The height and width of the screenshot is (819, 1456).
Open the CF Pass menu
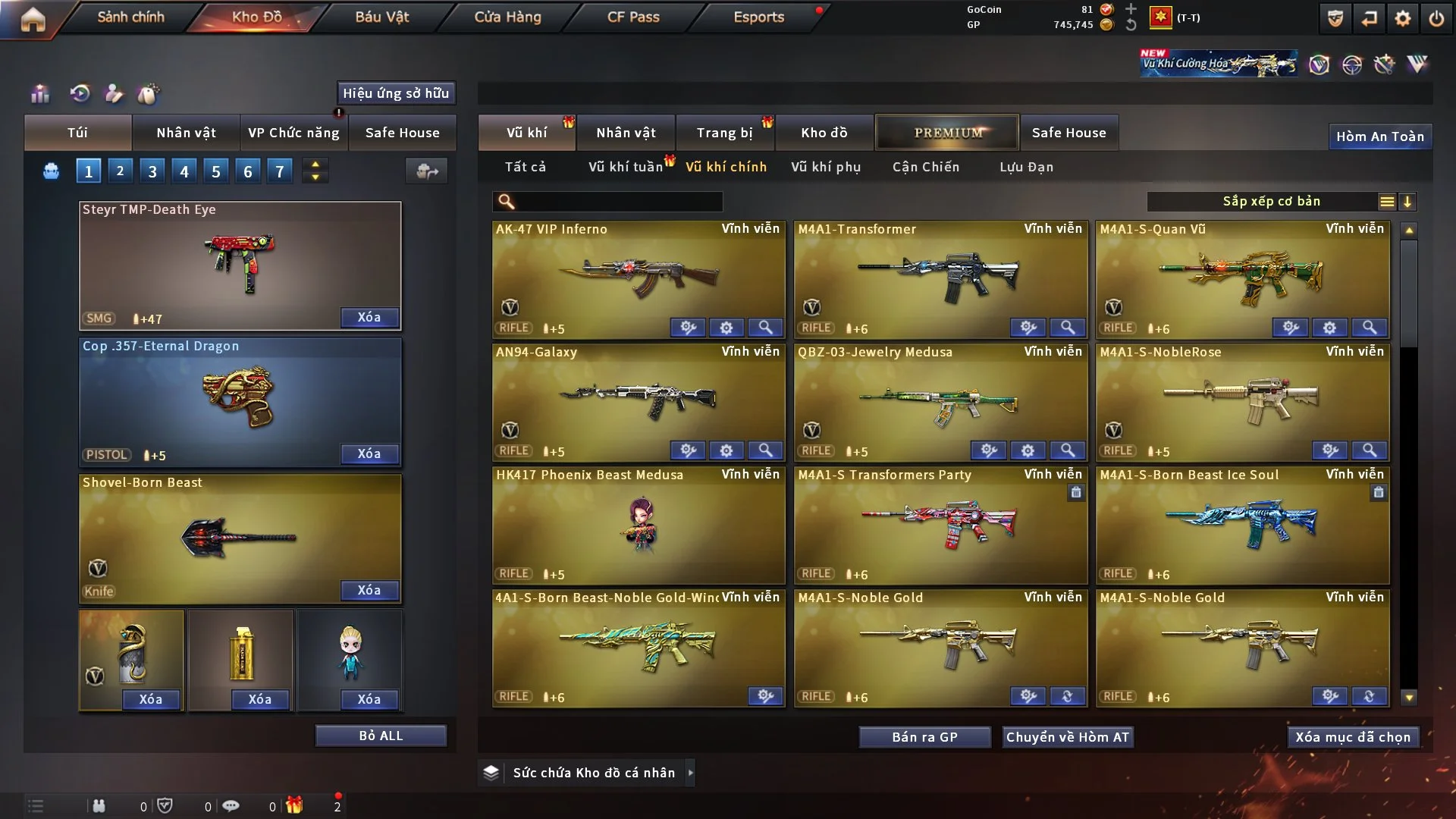[633, 17]
